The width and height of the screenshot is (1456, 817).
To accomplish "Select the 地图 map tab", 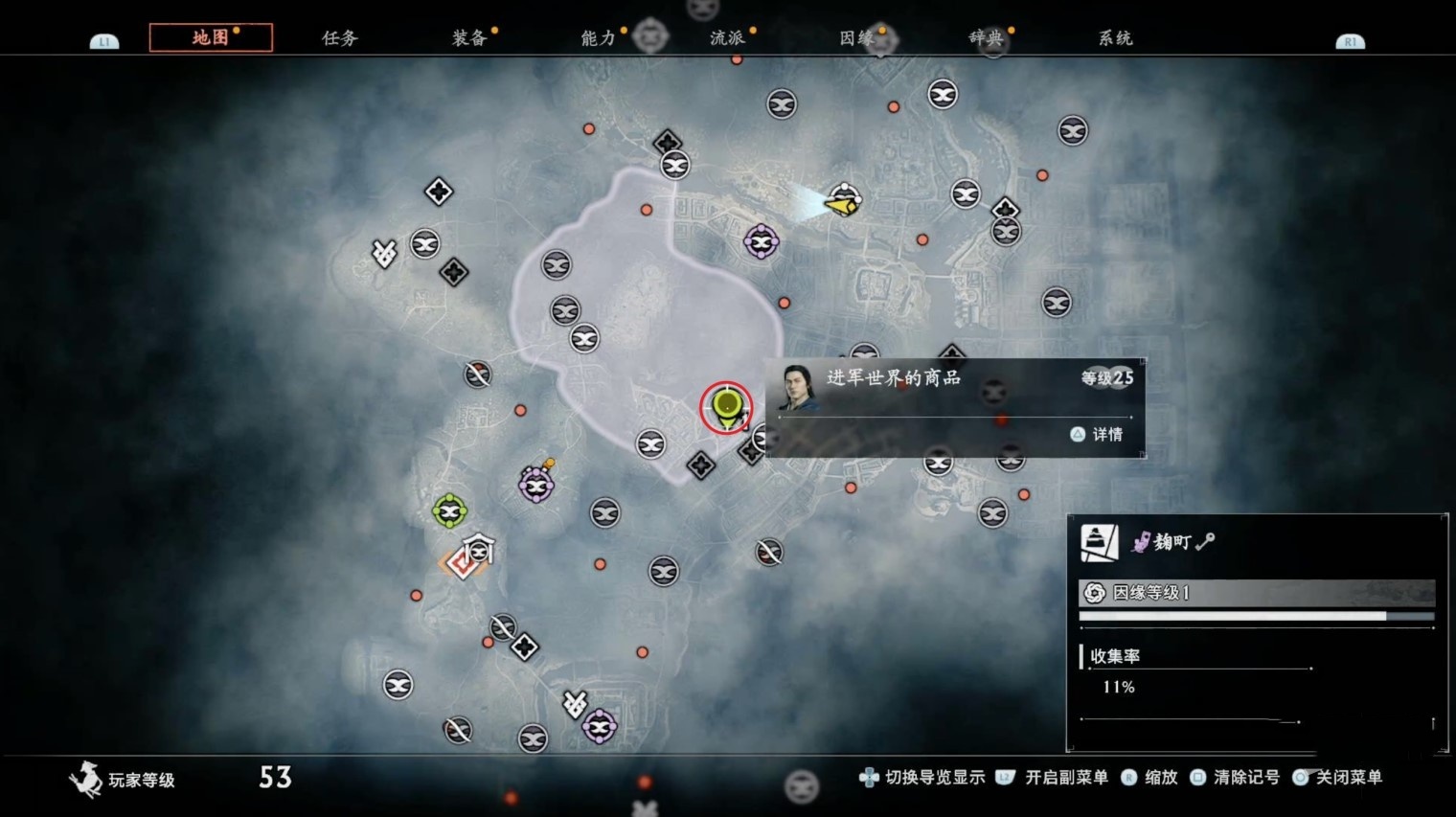I will click(x=211, y=37).
